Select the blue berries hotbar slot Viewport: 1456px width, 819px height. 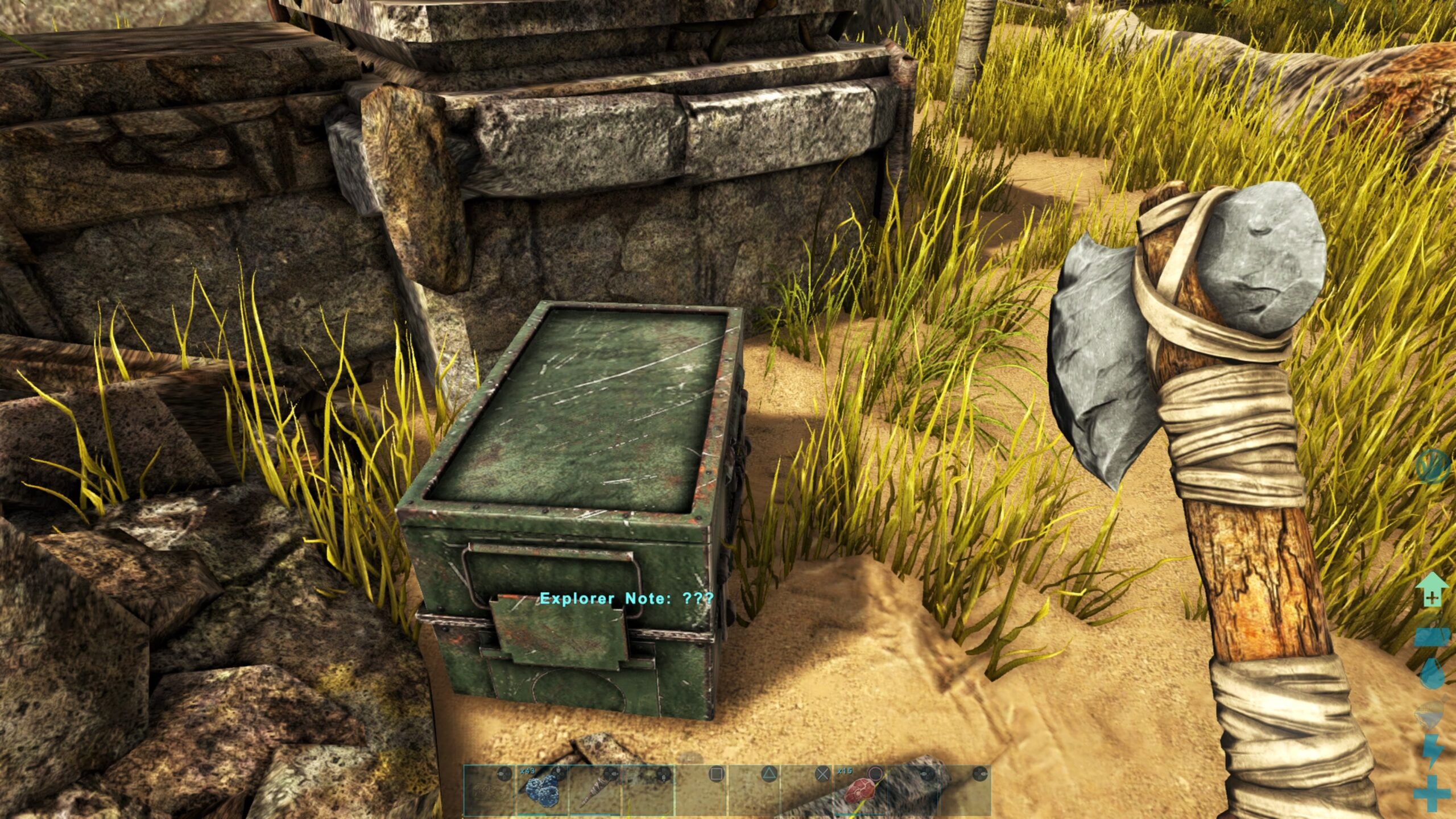pyautogui.click(x=541, y=791)
